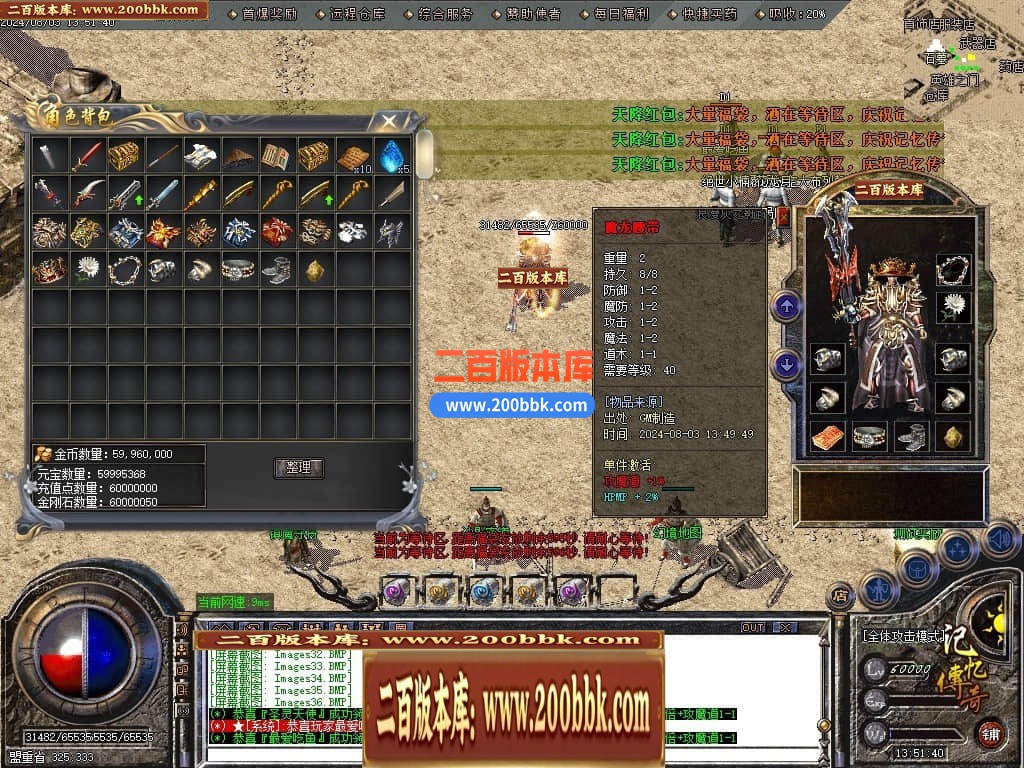
Task: Click the equipped necklace slot
Action: coord(953,269)
